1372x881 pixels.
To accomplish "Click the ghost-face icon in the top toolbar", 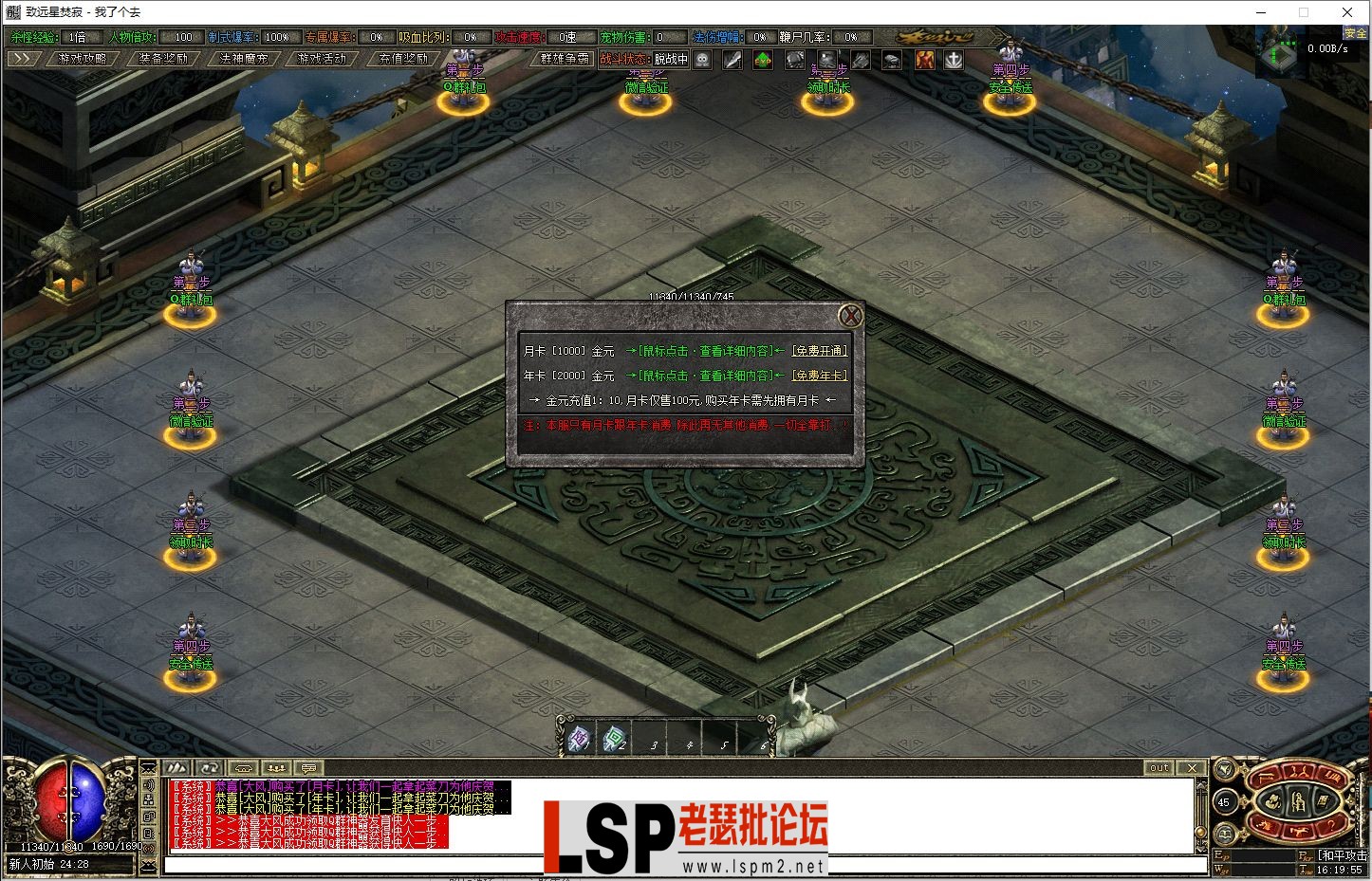I will point(827,60).
